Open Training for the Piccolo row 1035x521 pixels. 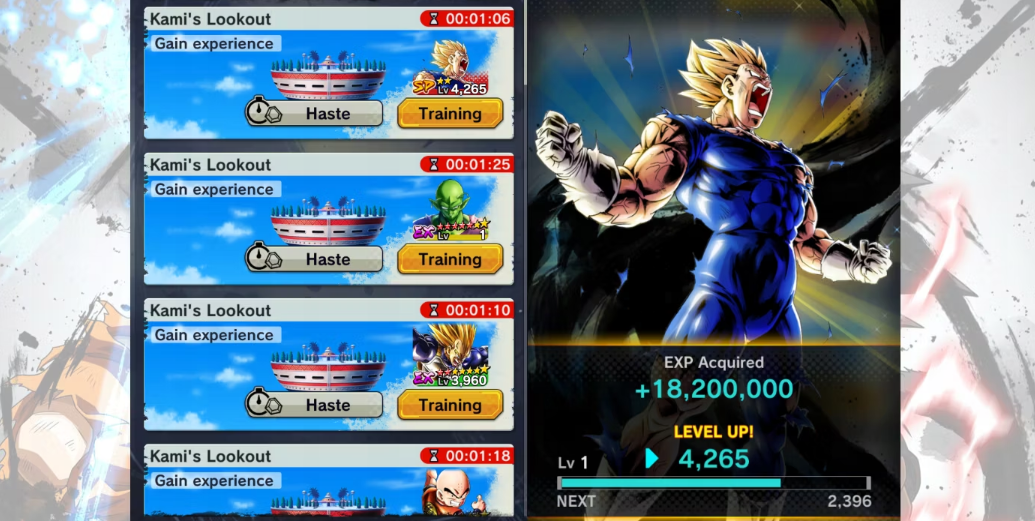tap(449, 259)
